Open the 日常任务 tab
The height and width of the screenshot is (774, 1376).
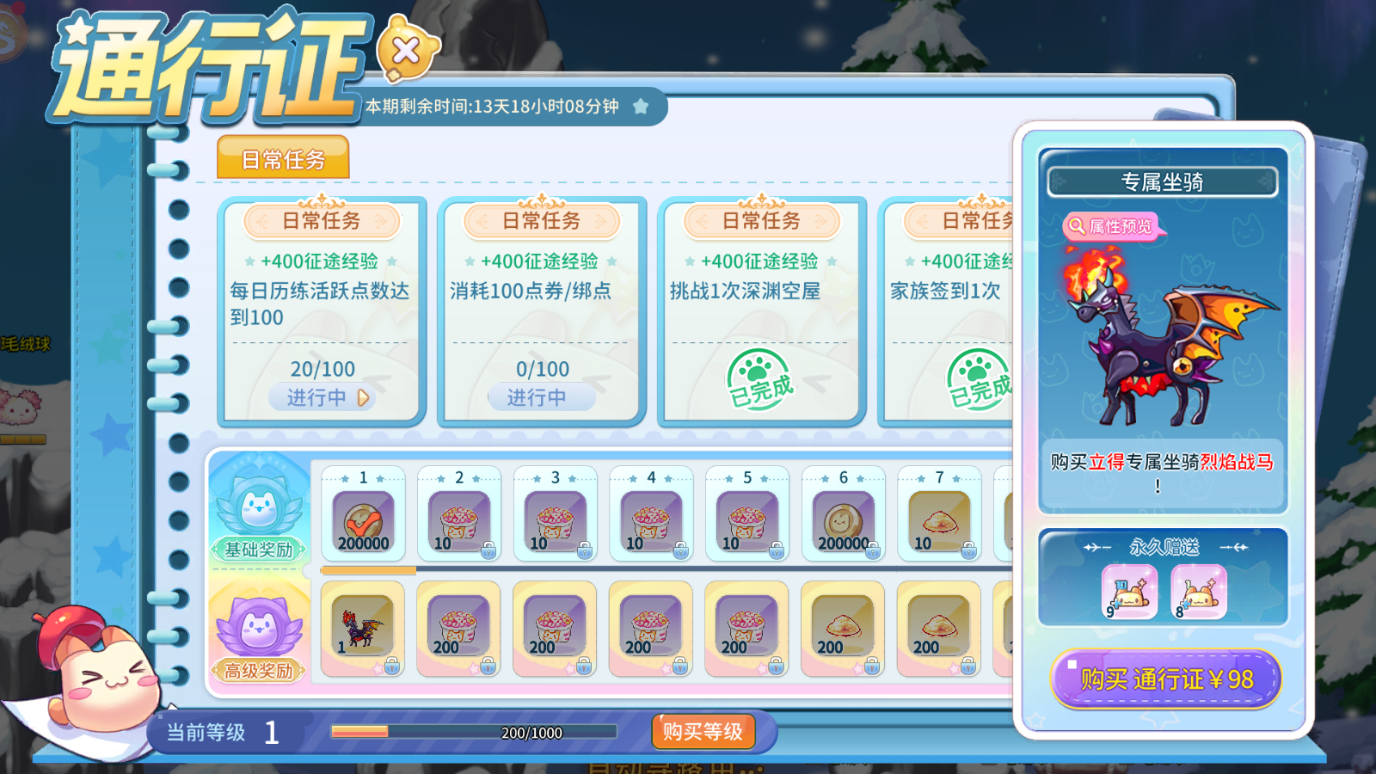[x=283, y=157]
